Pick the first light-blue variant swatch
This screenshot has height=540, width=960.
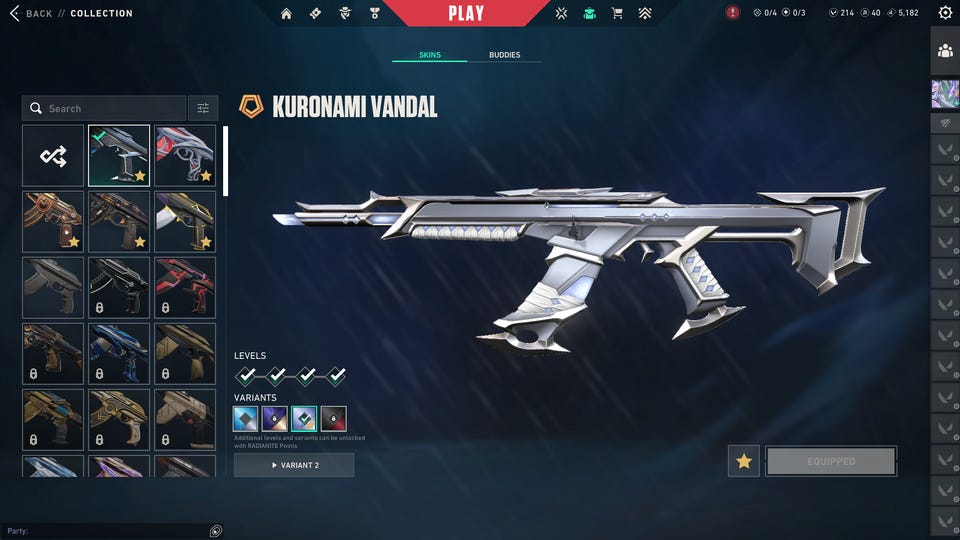pyautogui.click(x=246, y=418)
